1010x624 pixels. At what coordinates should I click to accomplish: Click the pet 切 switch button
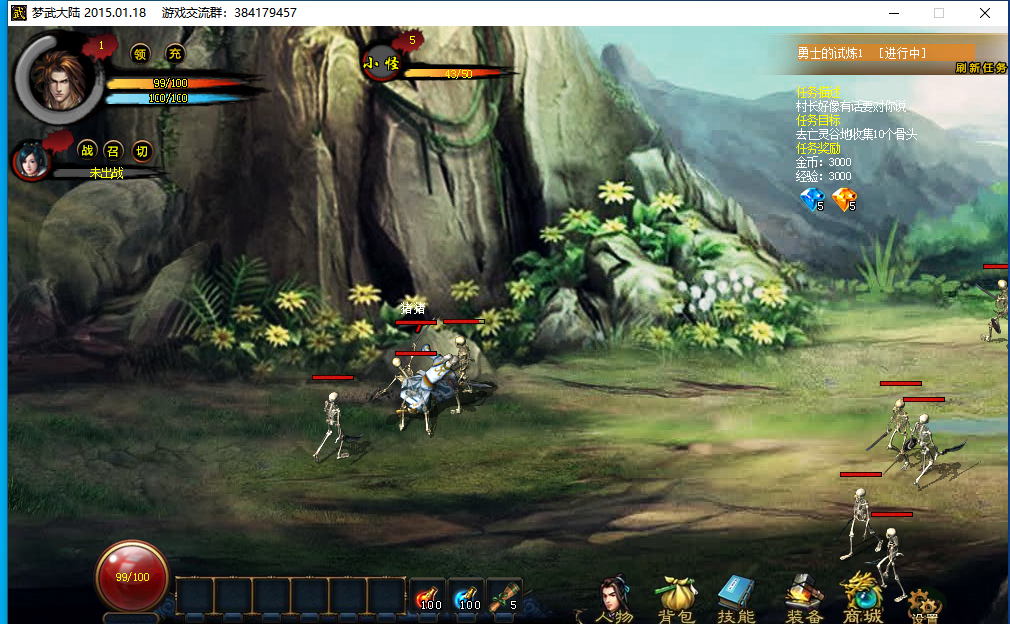[x=142, y=151]
